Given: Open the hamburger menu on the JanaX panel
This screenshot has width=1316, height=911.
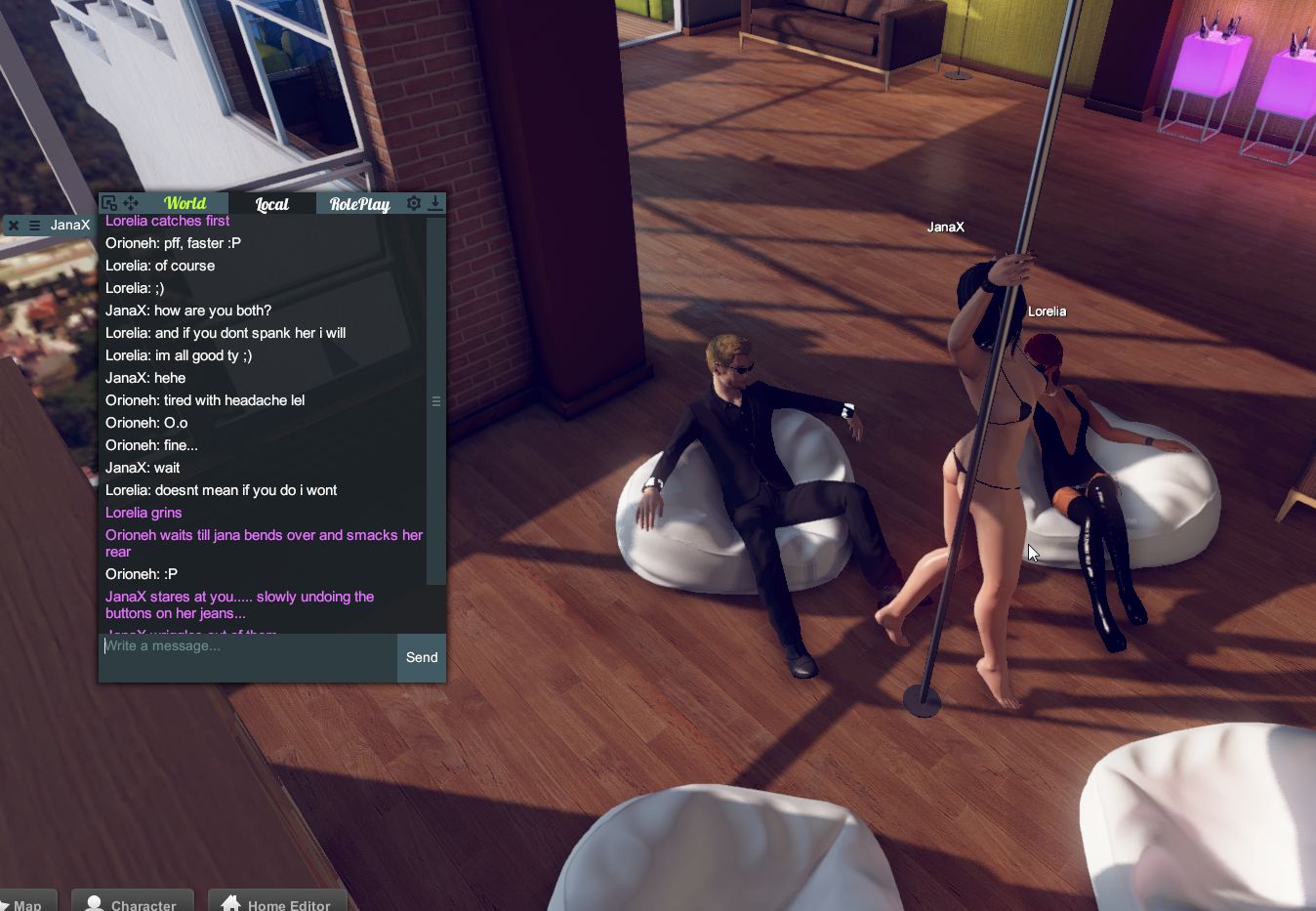Looking at the screenshot, I should pos(36,225).
